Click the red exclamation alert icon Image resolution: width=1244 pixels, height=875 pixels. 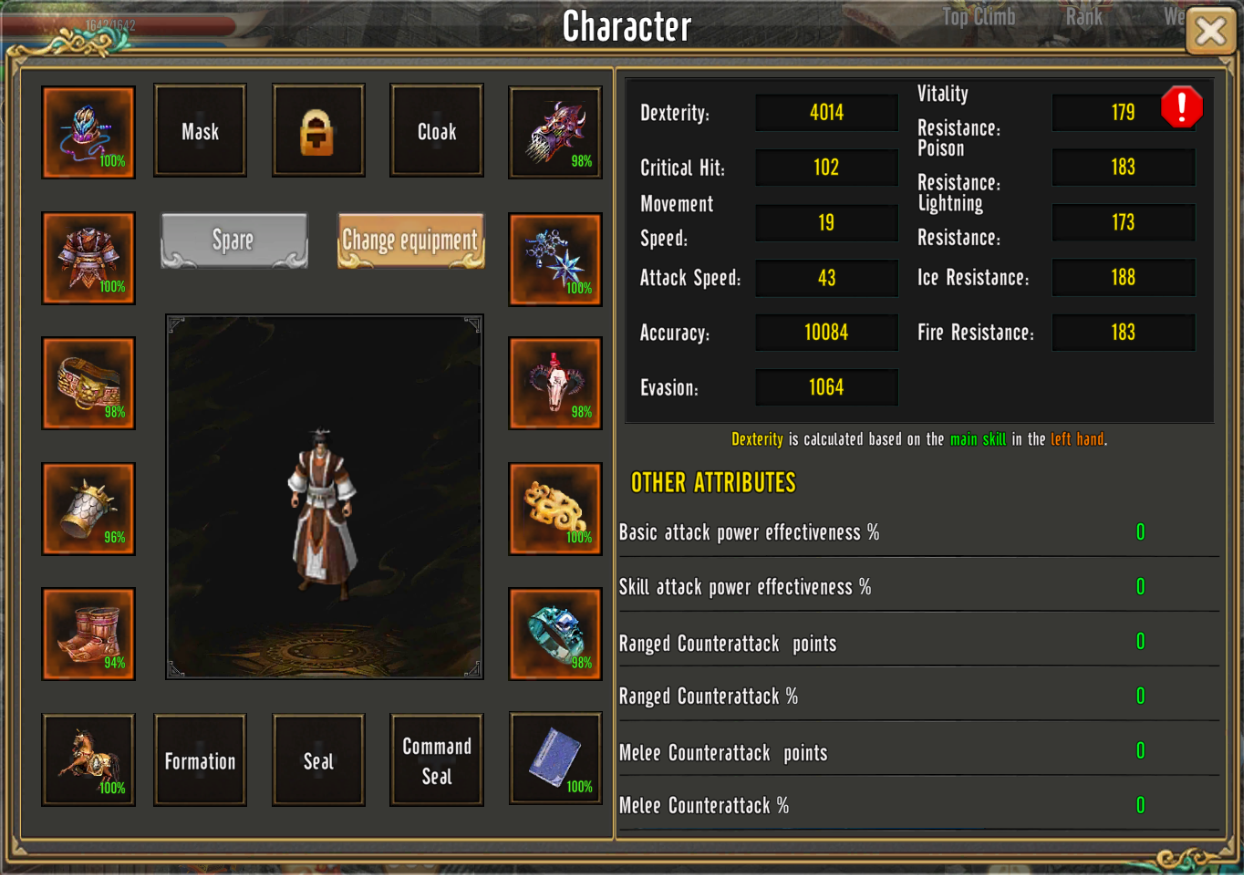click(1181, 107)
